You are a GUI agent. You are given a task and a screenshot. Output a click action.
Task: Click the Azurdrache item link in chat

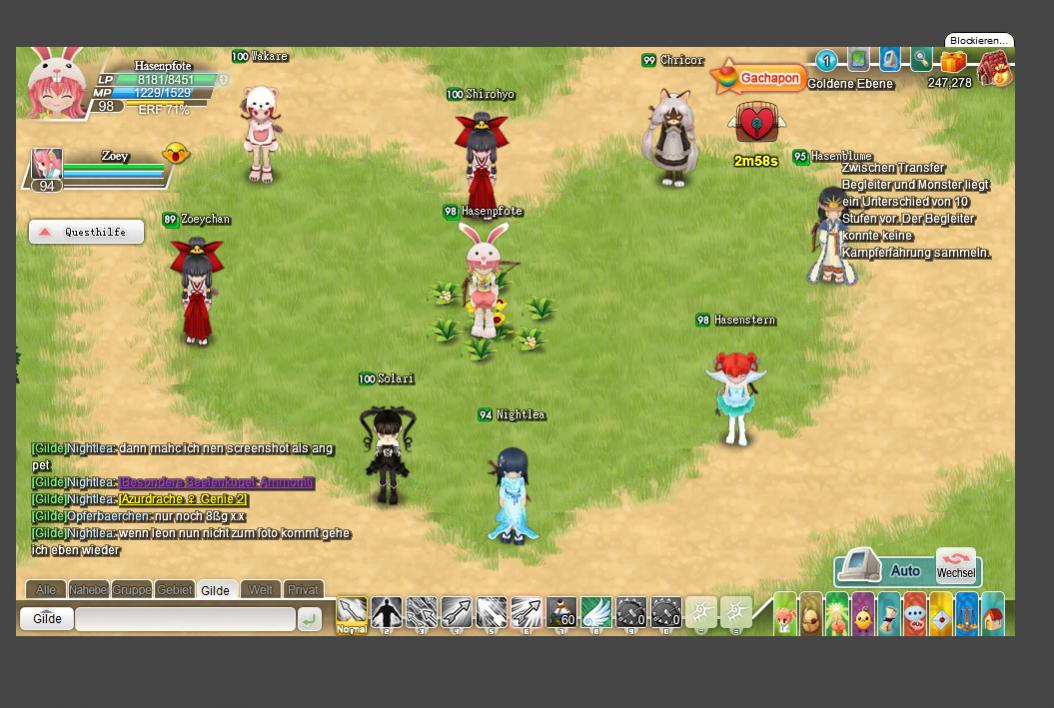(183, 499)
